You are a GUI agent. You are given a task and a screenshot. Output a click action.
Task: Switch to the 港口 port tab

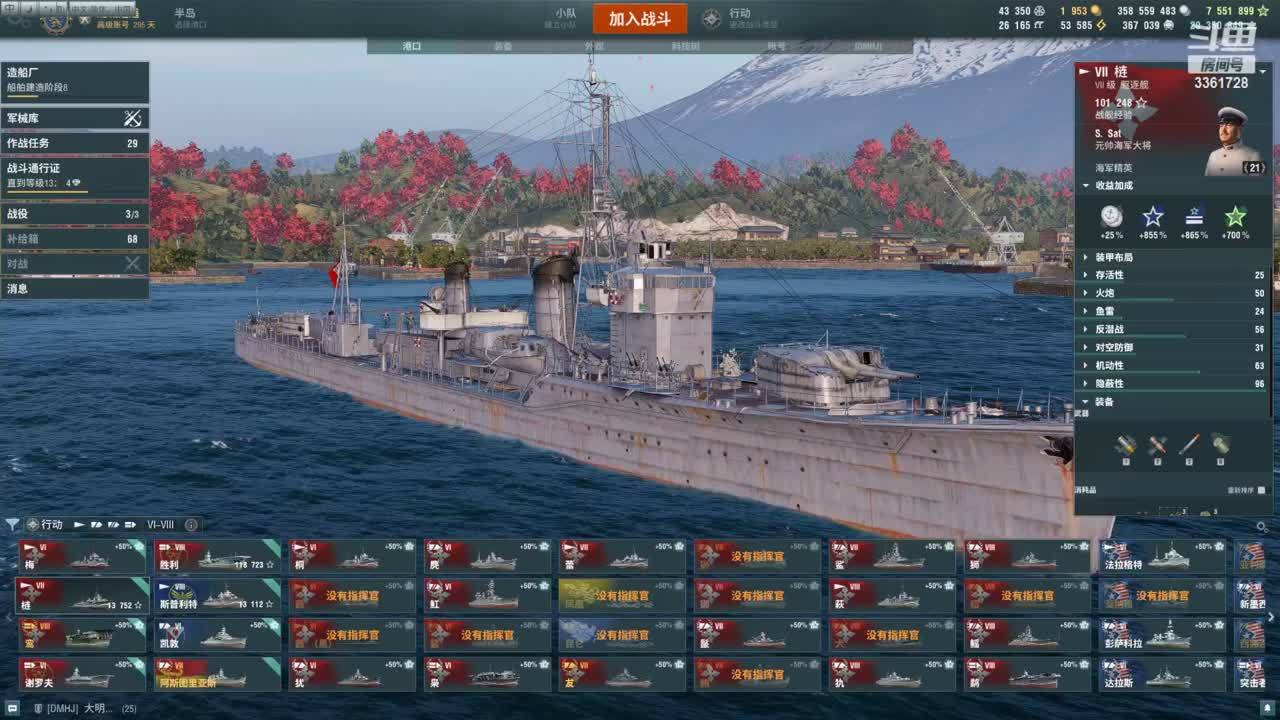click(412, 46)
